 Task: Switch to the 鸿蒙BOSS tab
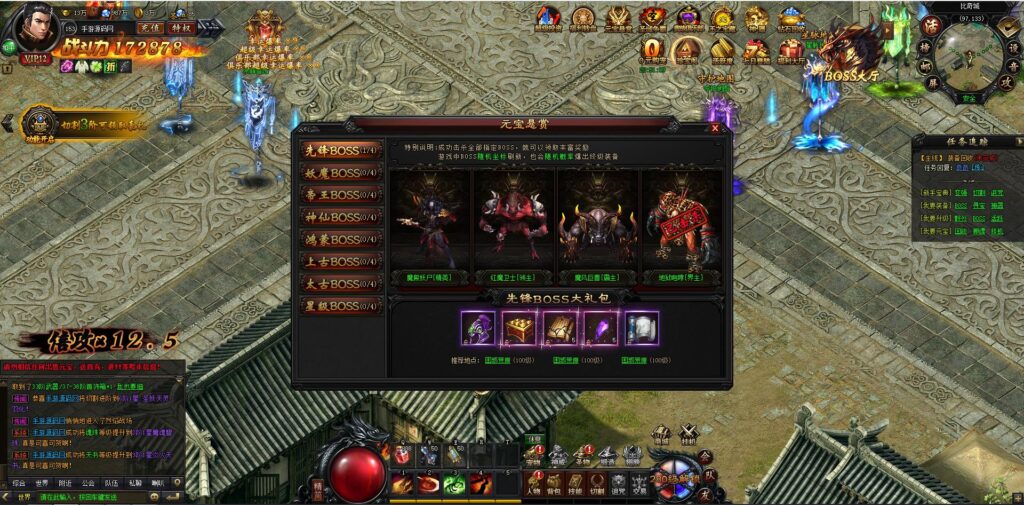point(341,239)
